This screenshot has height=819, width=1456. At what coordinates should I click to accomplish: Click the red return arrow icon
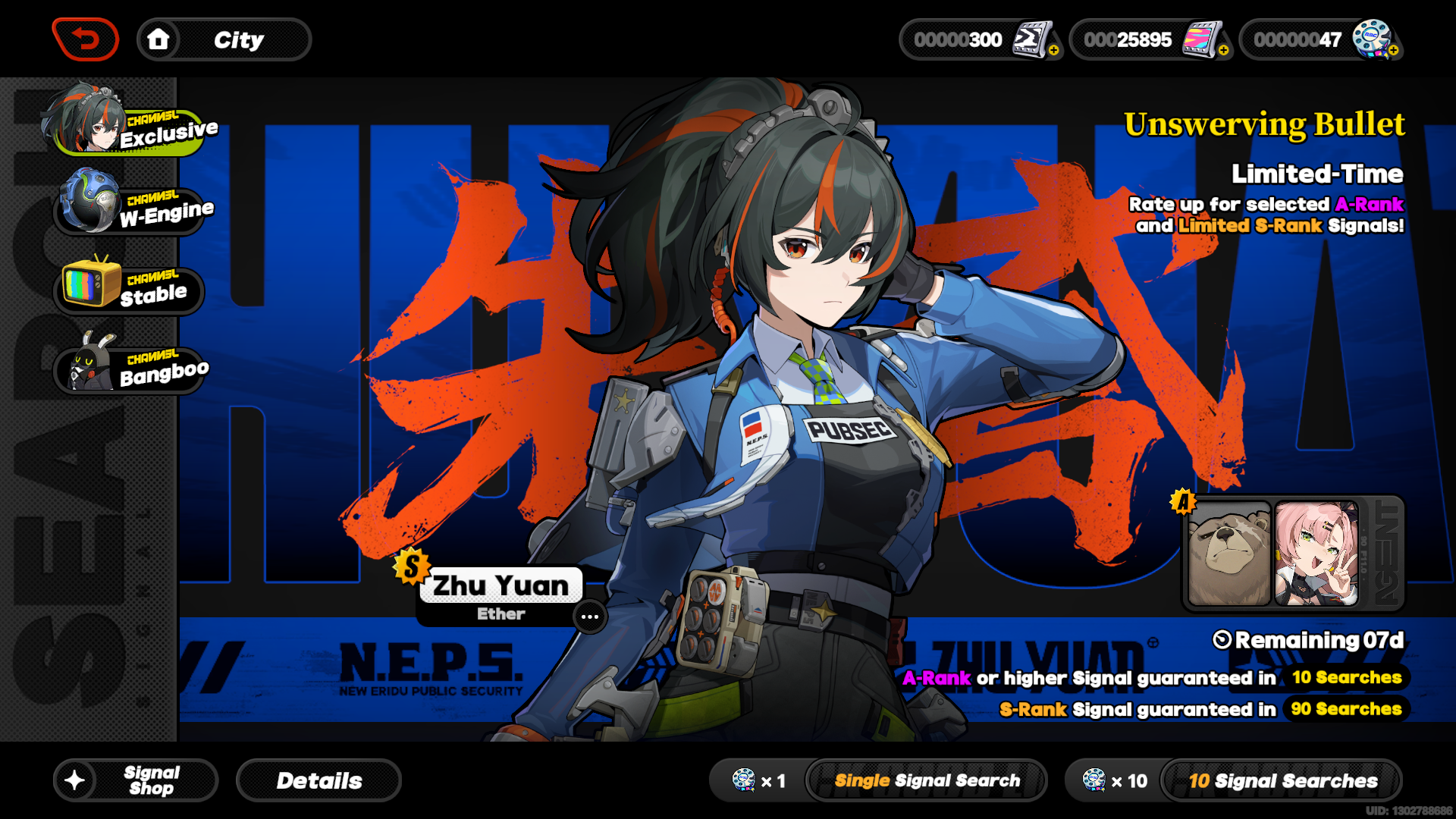coord(86,39)
